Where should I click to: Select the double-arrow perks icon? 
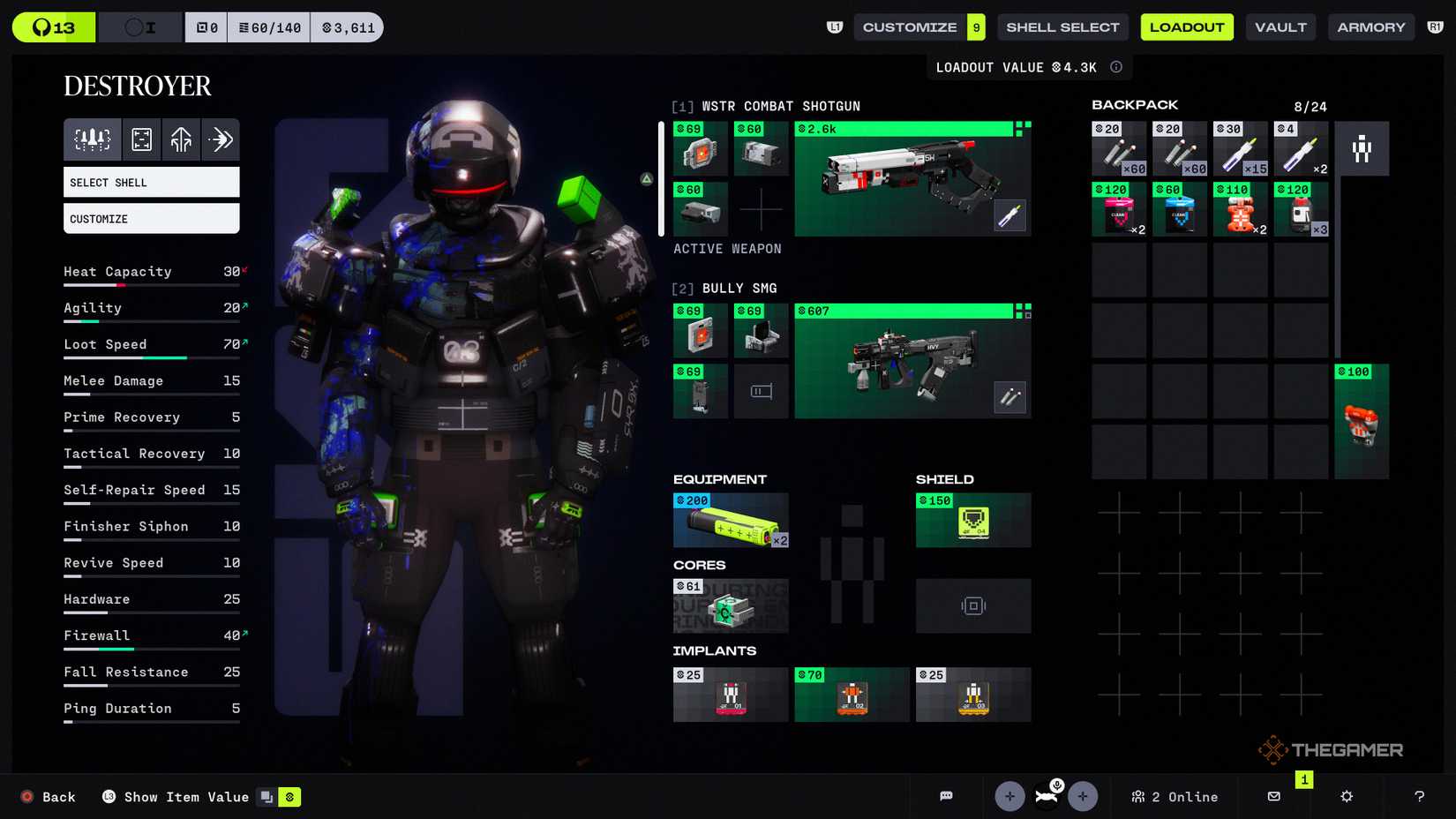coord(221,139)
